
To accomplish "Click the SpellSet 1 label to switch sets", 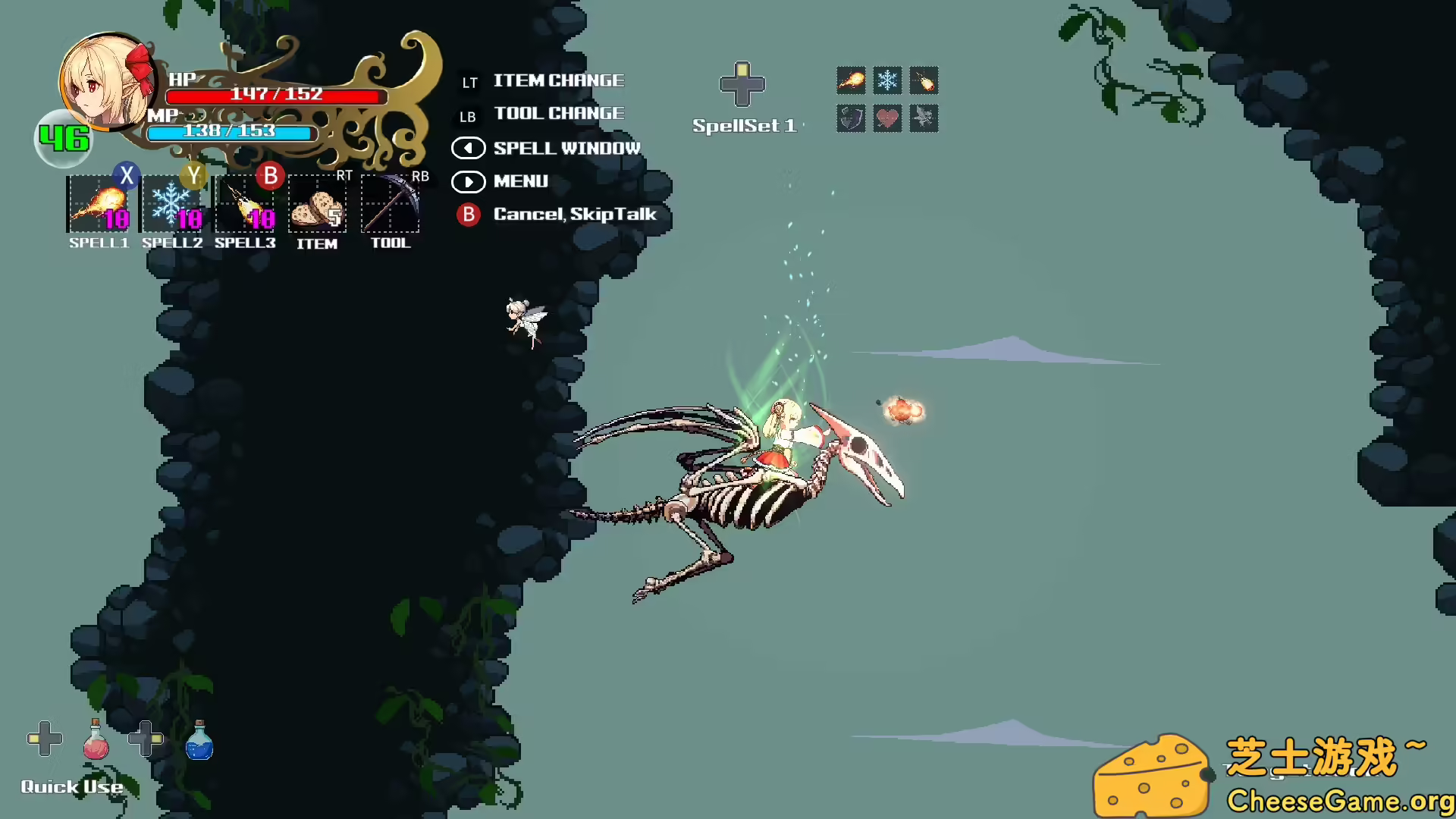I will 745,125.
